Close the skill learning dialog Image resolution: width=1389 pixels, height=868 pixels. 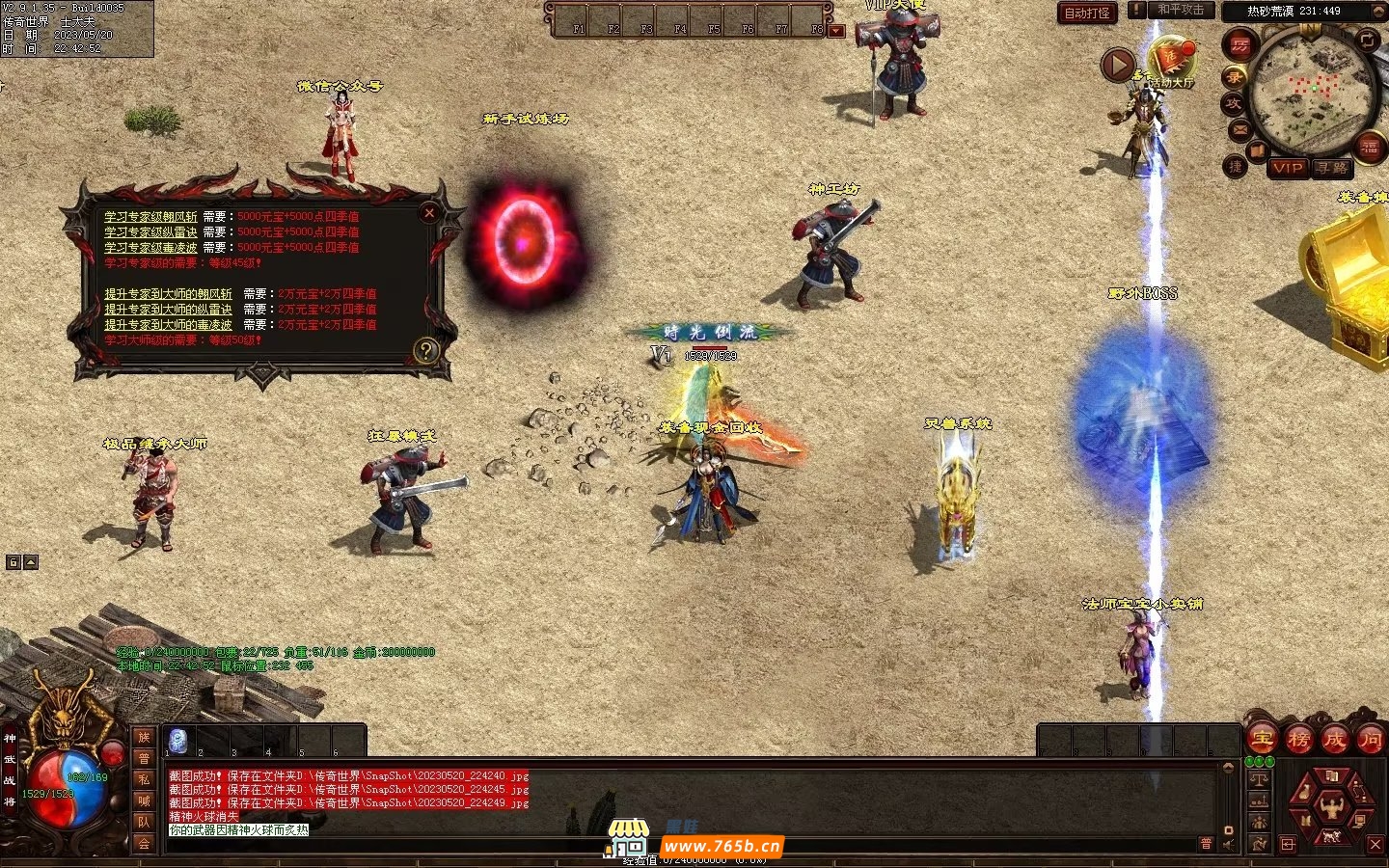429,212
